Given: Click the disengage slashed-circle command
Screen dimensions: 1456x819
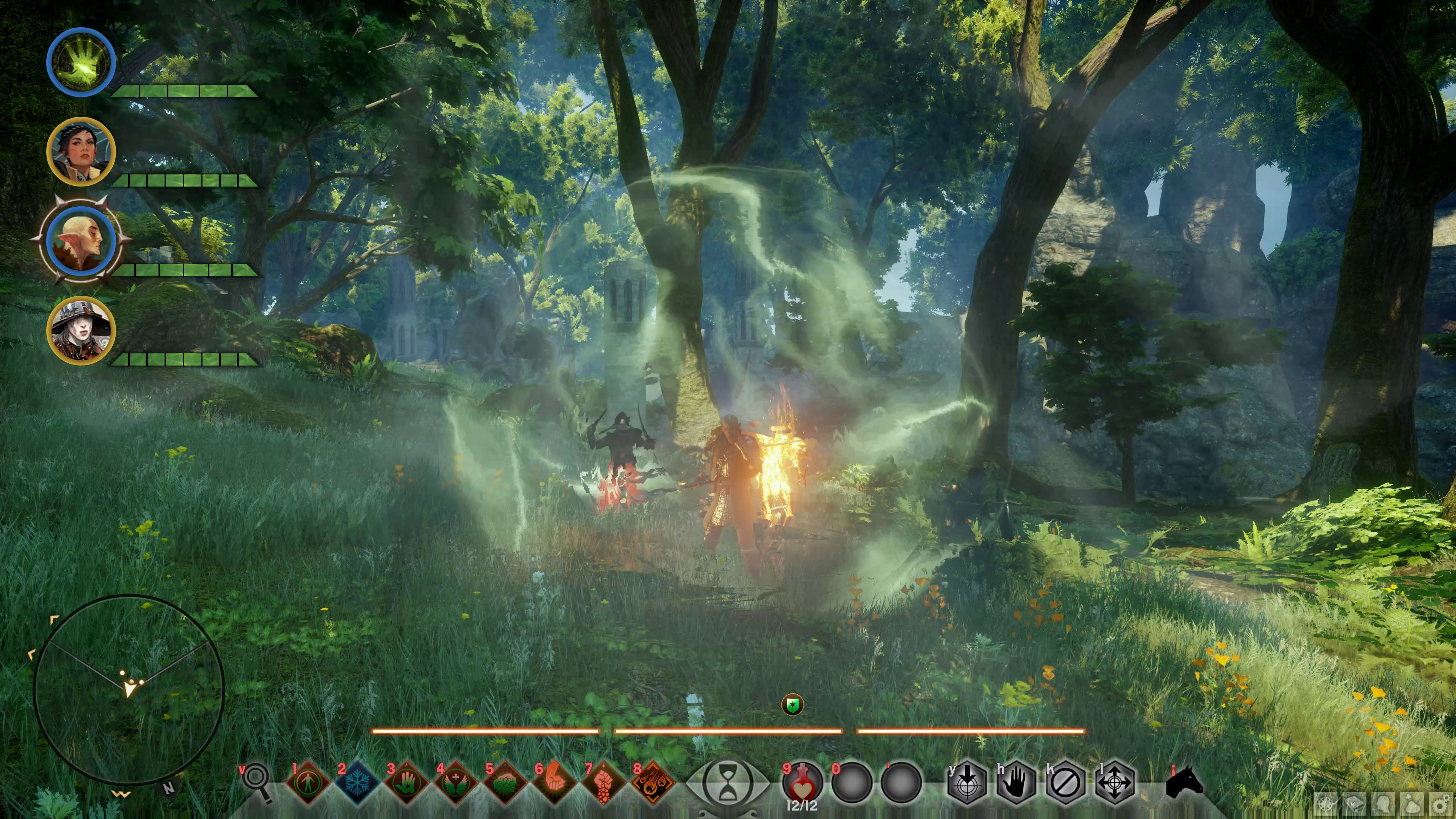Looking at the screenshot, I should (x=1065, y=783).
